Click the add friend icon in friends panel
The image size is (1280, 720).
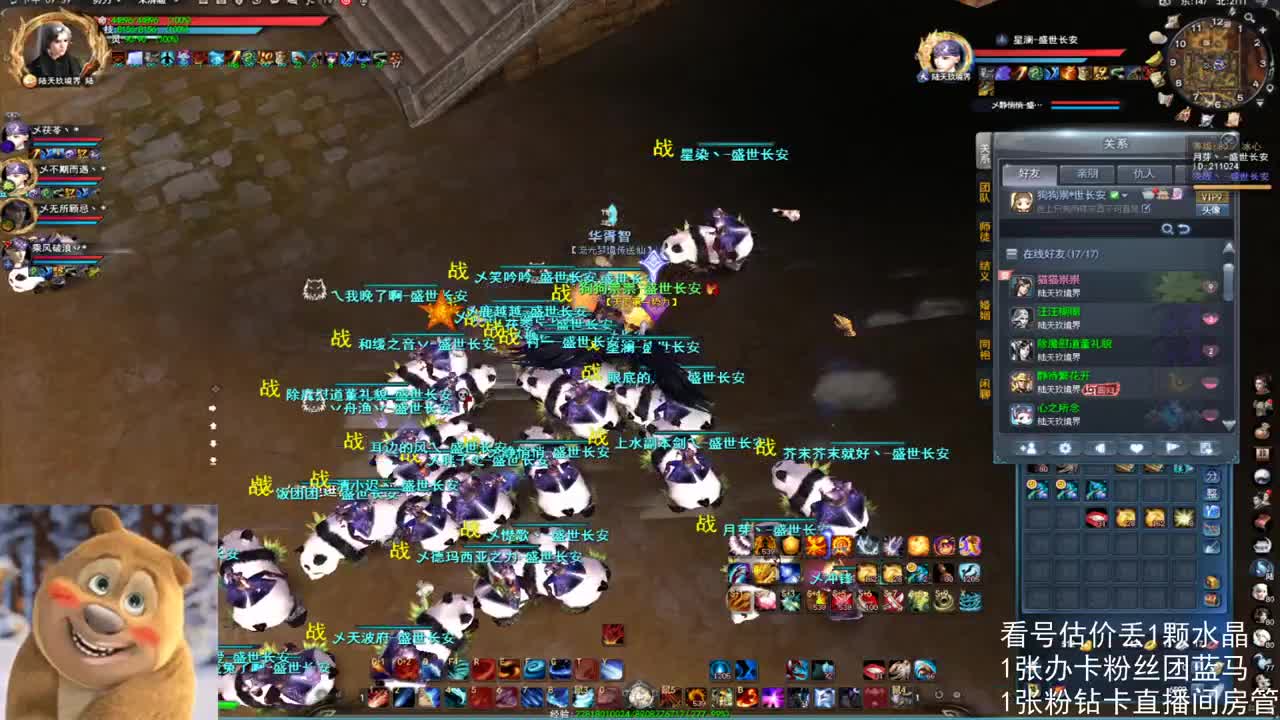click(1029, 448)
